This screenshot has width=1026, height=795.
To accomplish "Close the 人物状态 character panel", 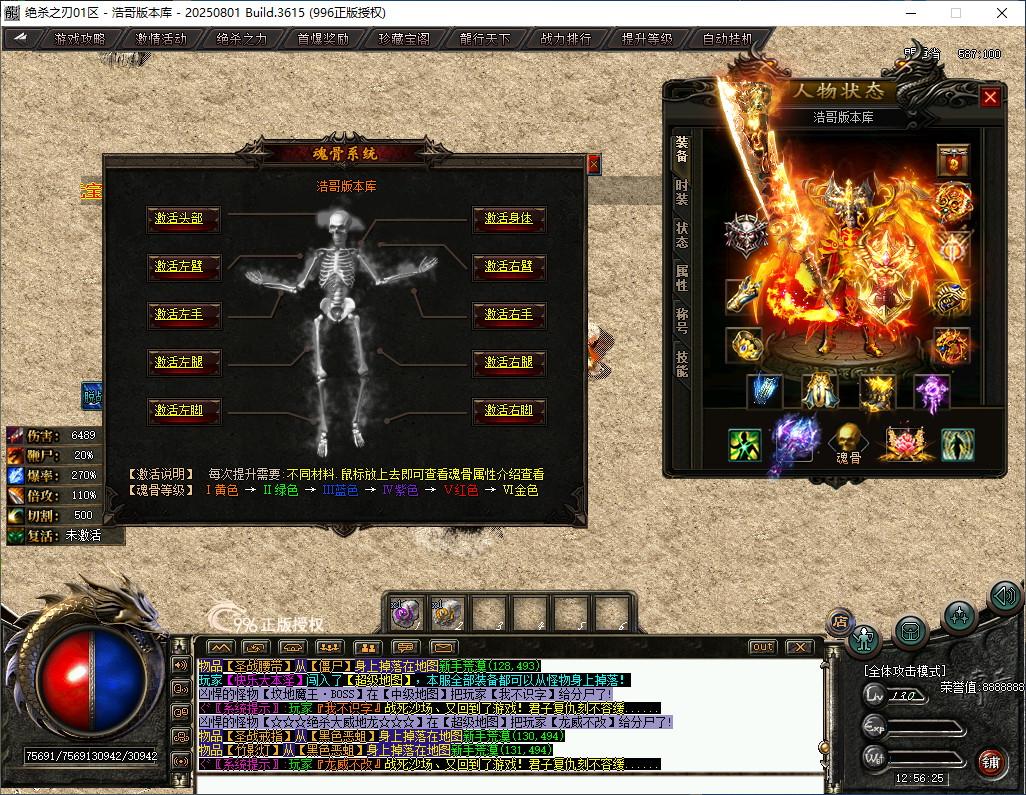I will [x=990, y=97].
